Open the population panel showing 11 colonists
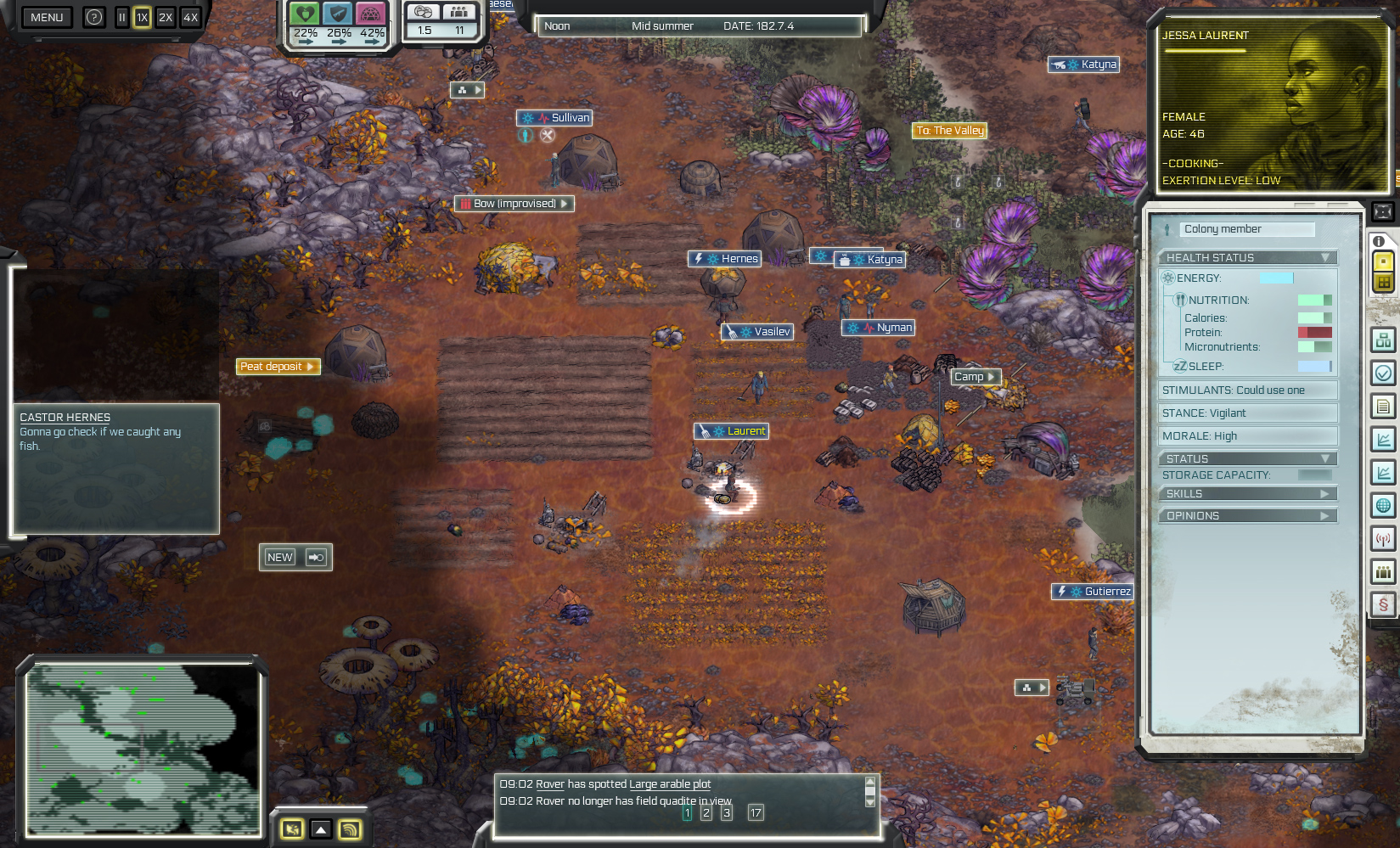This screenshot has width=1400, height=848. 458,11
